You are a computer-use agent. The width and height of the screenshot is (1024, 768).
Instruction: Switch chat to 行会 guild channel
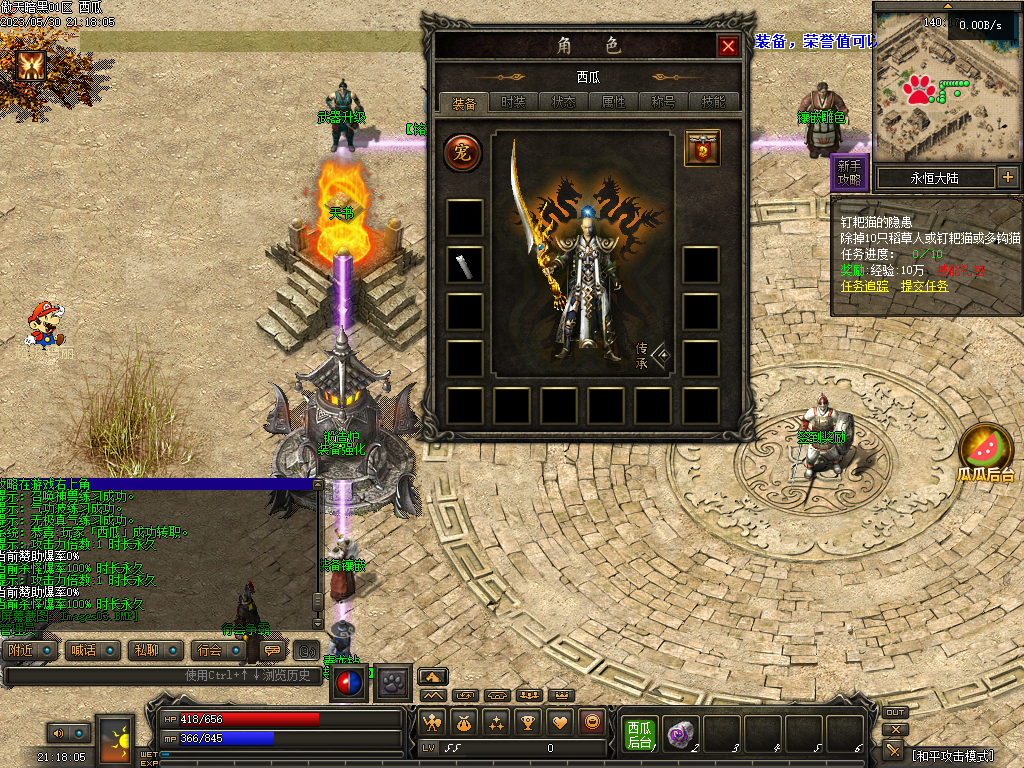point(210,650)
